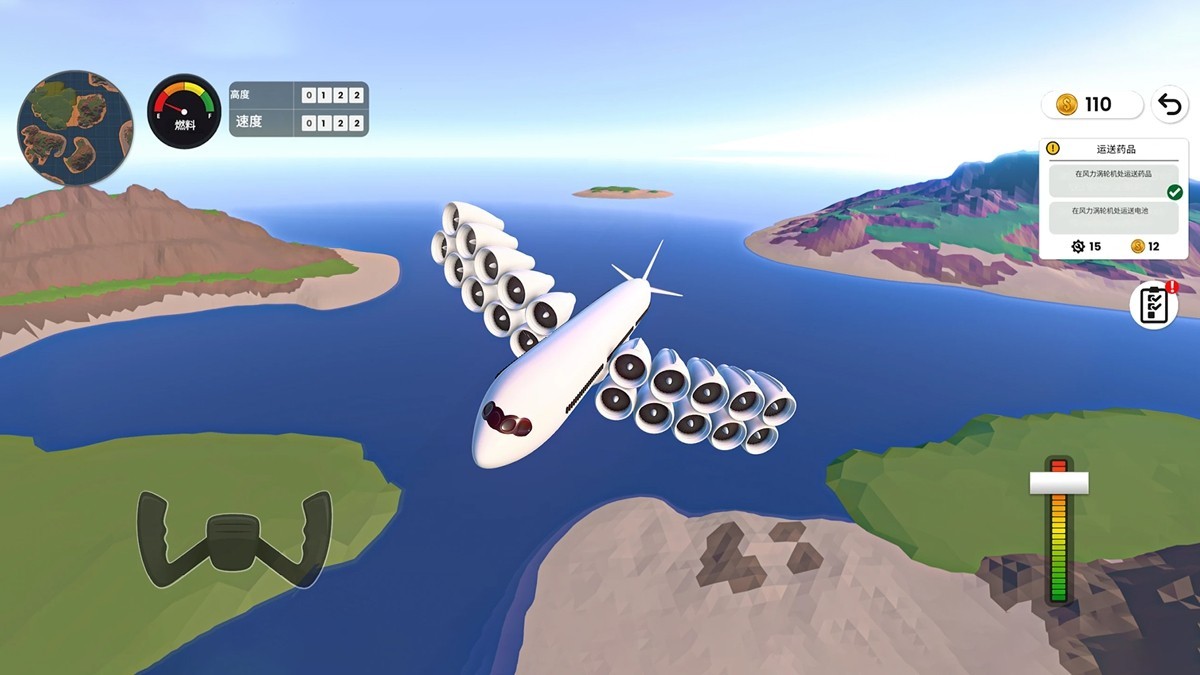Click the throttle slider handle
The image size is (1200, 675).
pyautogui.click(x=1059, y=483)
